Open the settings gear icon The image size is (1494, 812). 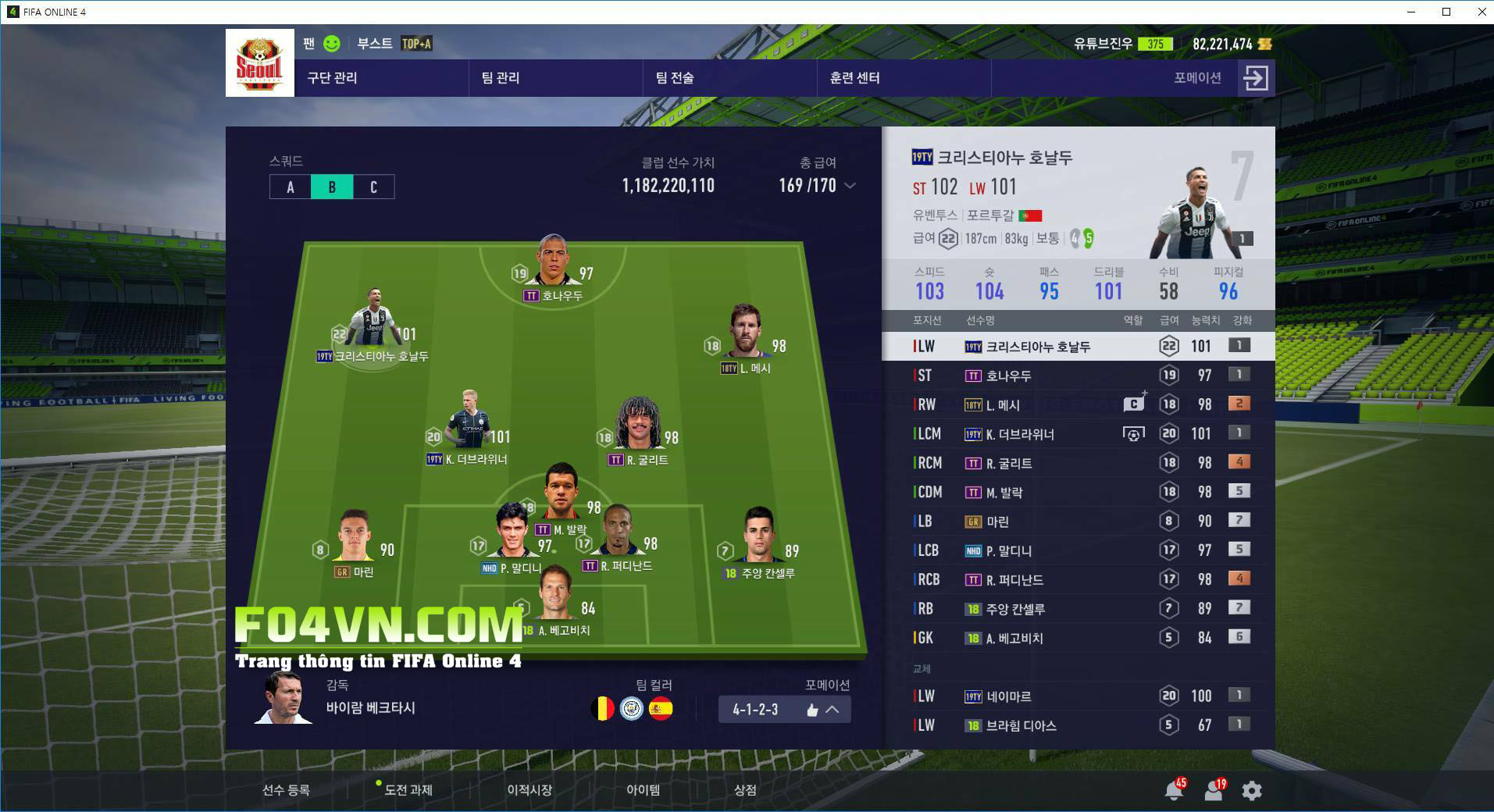tap(1251, 791)
